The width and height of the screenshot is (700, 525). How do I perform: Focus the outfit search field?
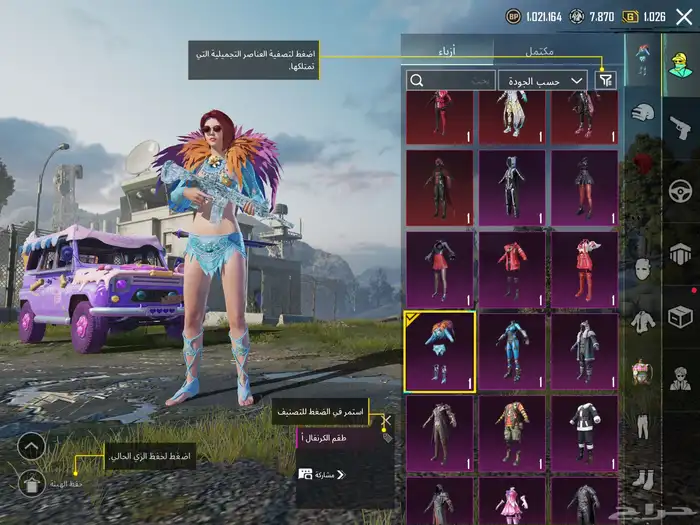[x=451, y=80]
